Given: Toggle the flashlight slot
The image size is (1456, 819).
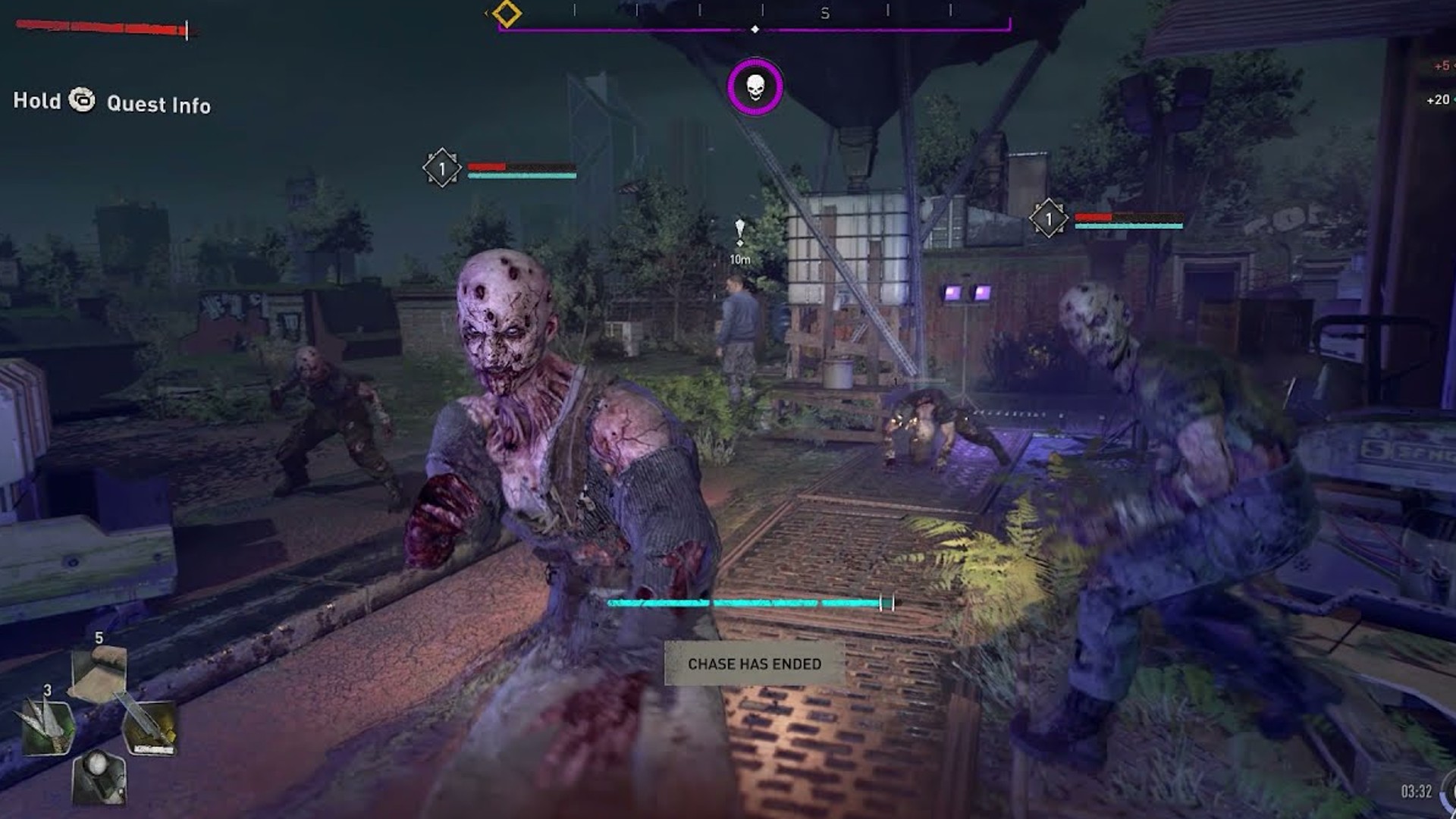Looking at the screenshot, I should click(x=99, y=776).
